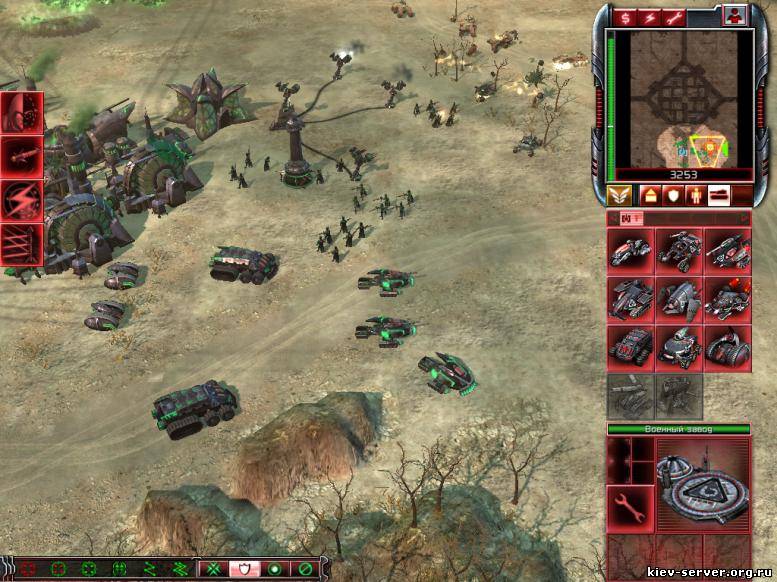Queue the Raider Buggy unit
777x582 pixels.
[679, 250]
